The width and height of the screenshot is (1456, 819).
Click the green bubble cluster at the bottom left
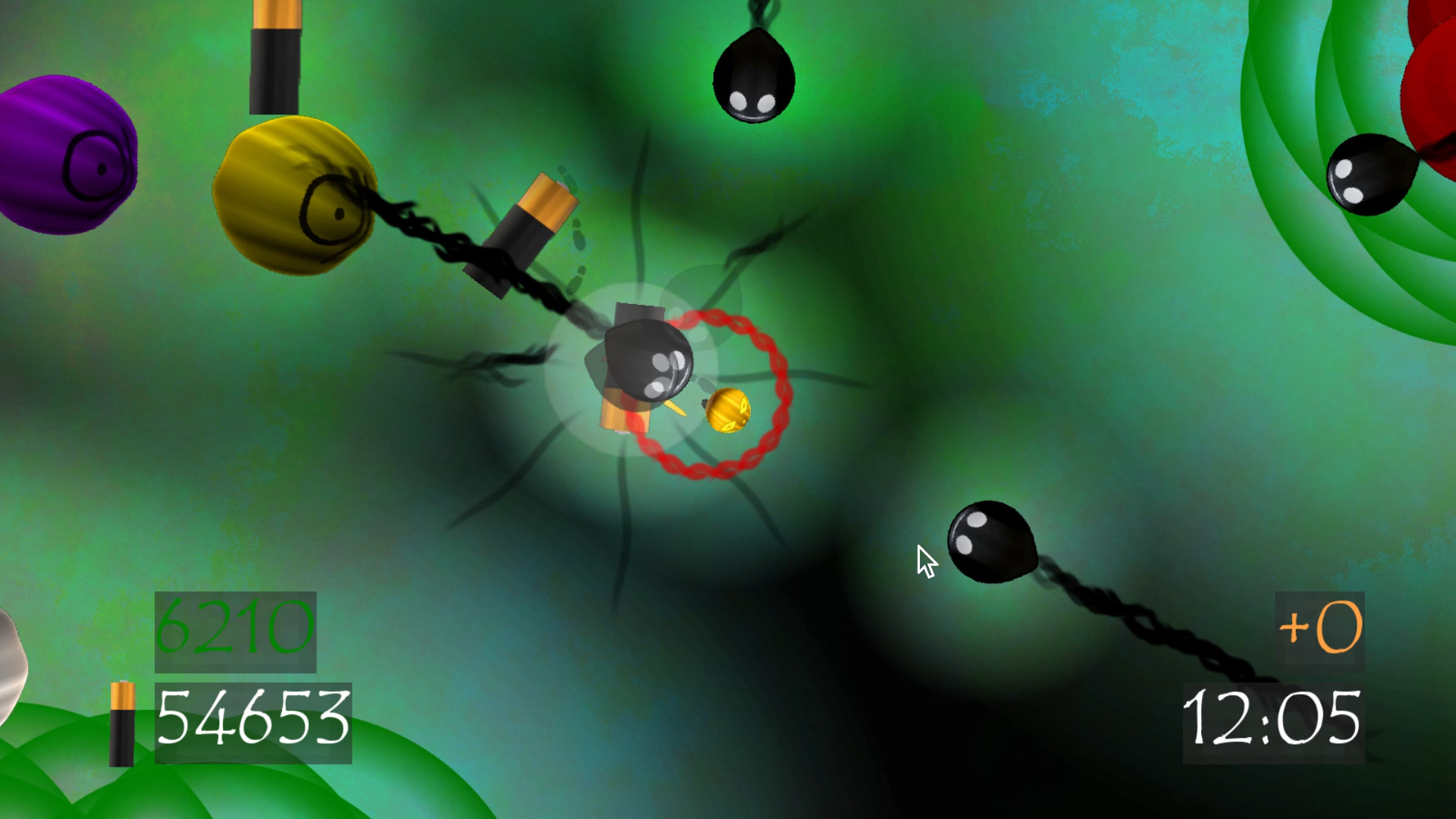pos(76,781)
